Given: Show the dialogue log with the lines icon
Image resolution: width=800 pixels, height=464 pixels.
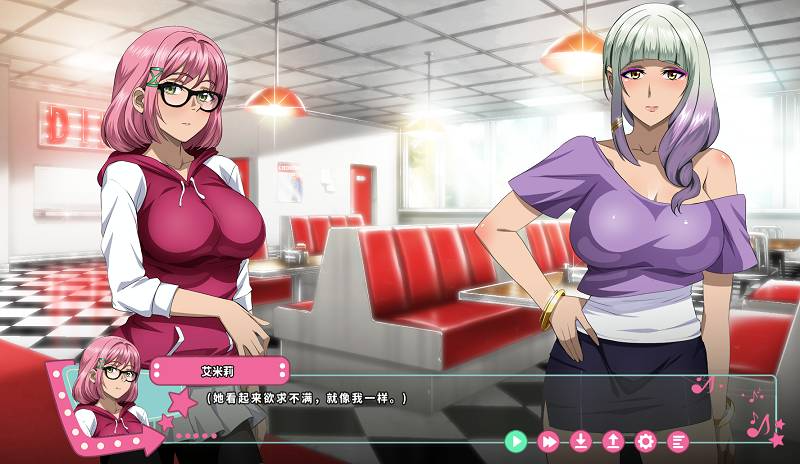Looking at the screenshot, I should [678, 440].
